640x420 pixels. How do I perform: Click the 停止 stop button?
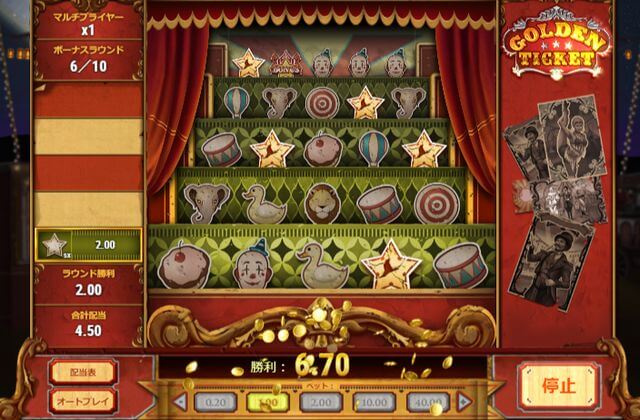click(x=558, y=385)
